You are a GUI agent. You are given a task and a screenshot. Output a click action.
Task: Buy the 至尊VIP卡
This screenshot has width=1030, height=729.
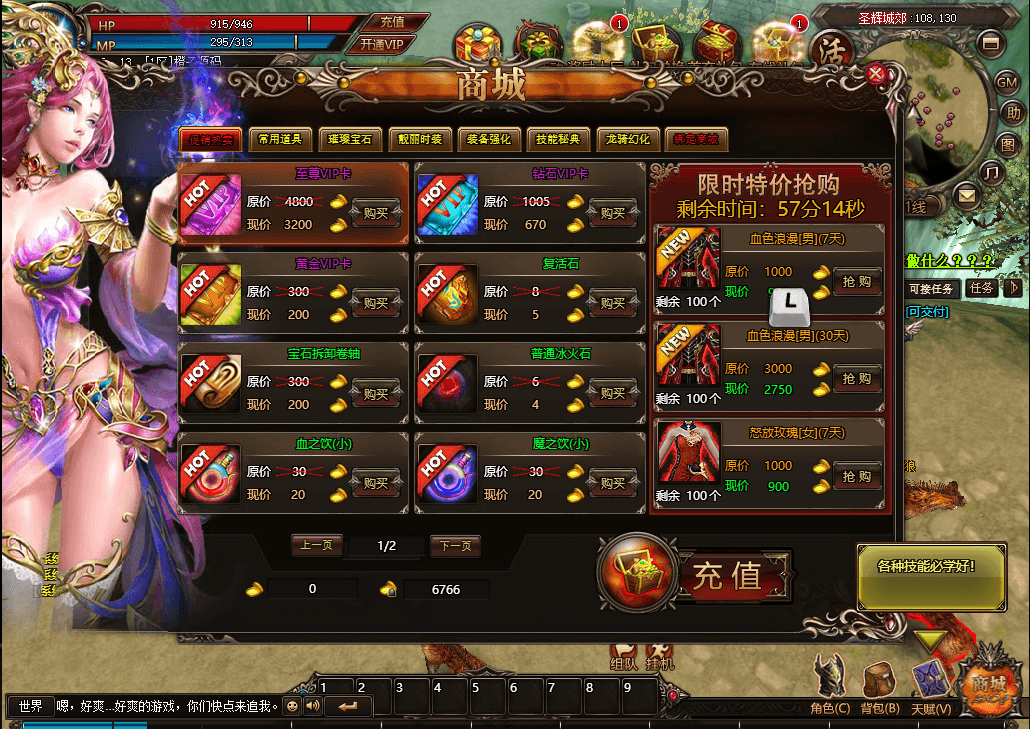[376, 213]
